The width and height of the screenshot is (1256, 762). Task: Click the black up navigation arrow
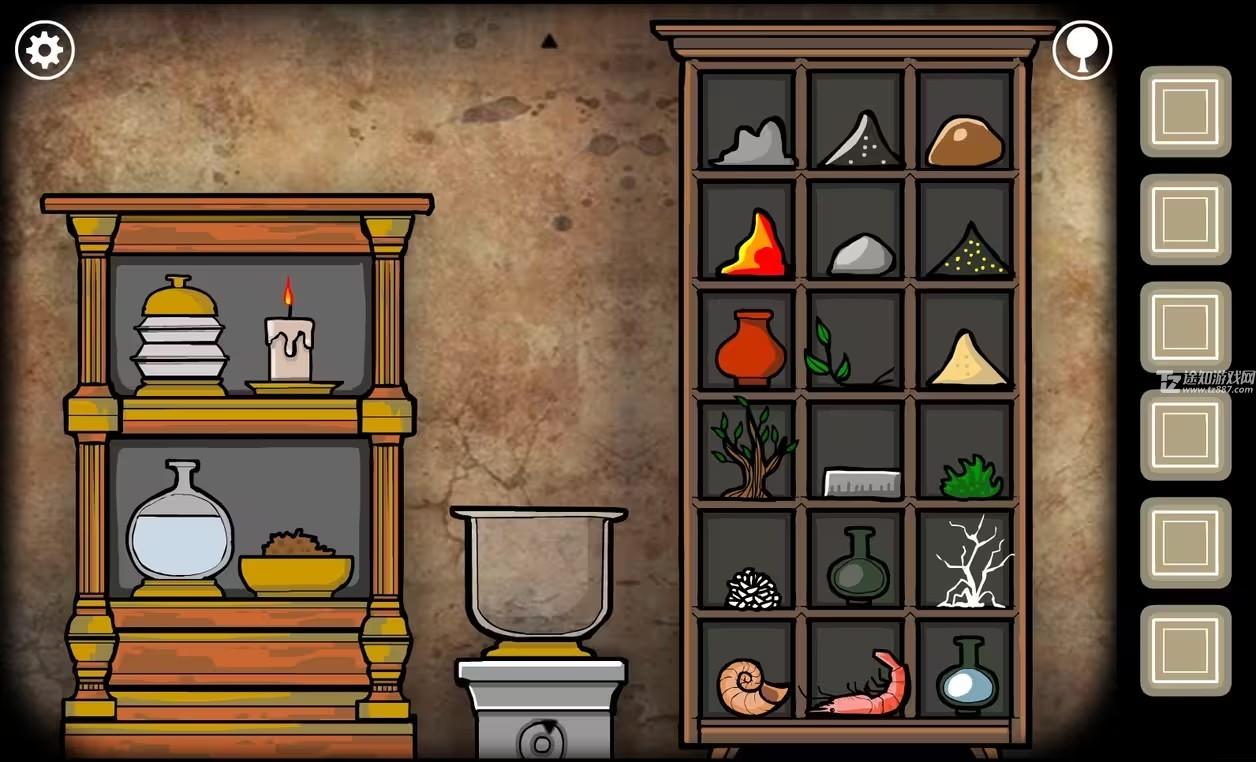coord(549,42)
